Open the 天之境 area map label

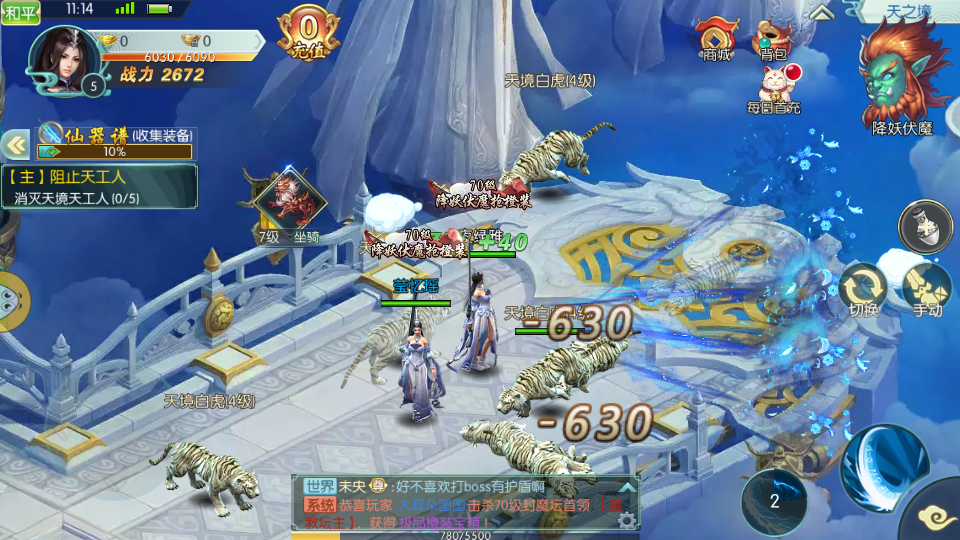pos(907,11)
